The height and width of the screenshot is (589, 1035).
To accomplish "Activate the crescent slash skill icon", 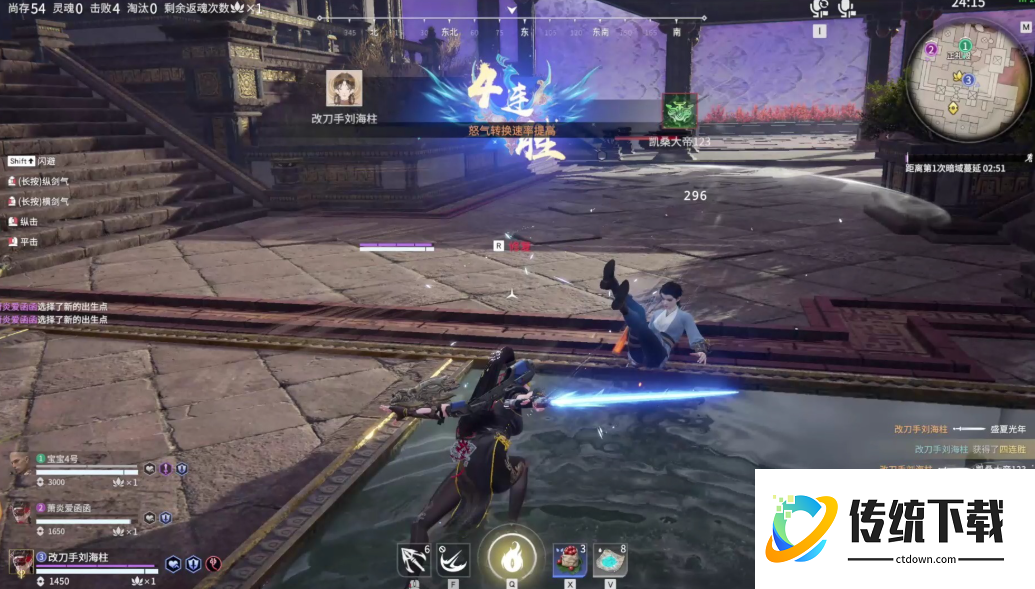I will coord(453,560).
